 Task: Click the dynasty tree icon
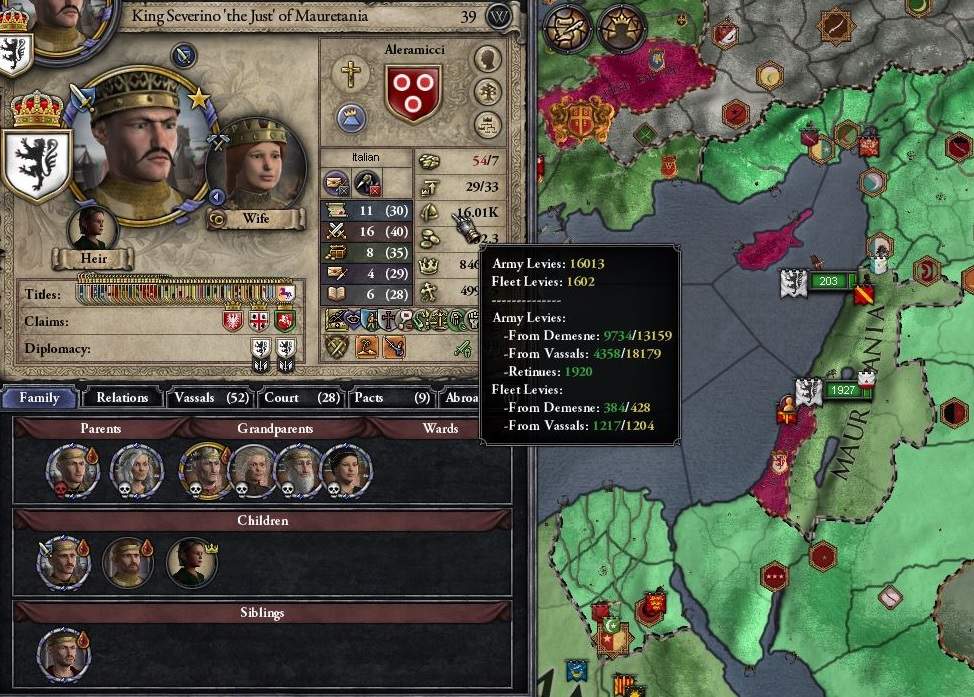tap(487, 92)
